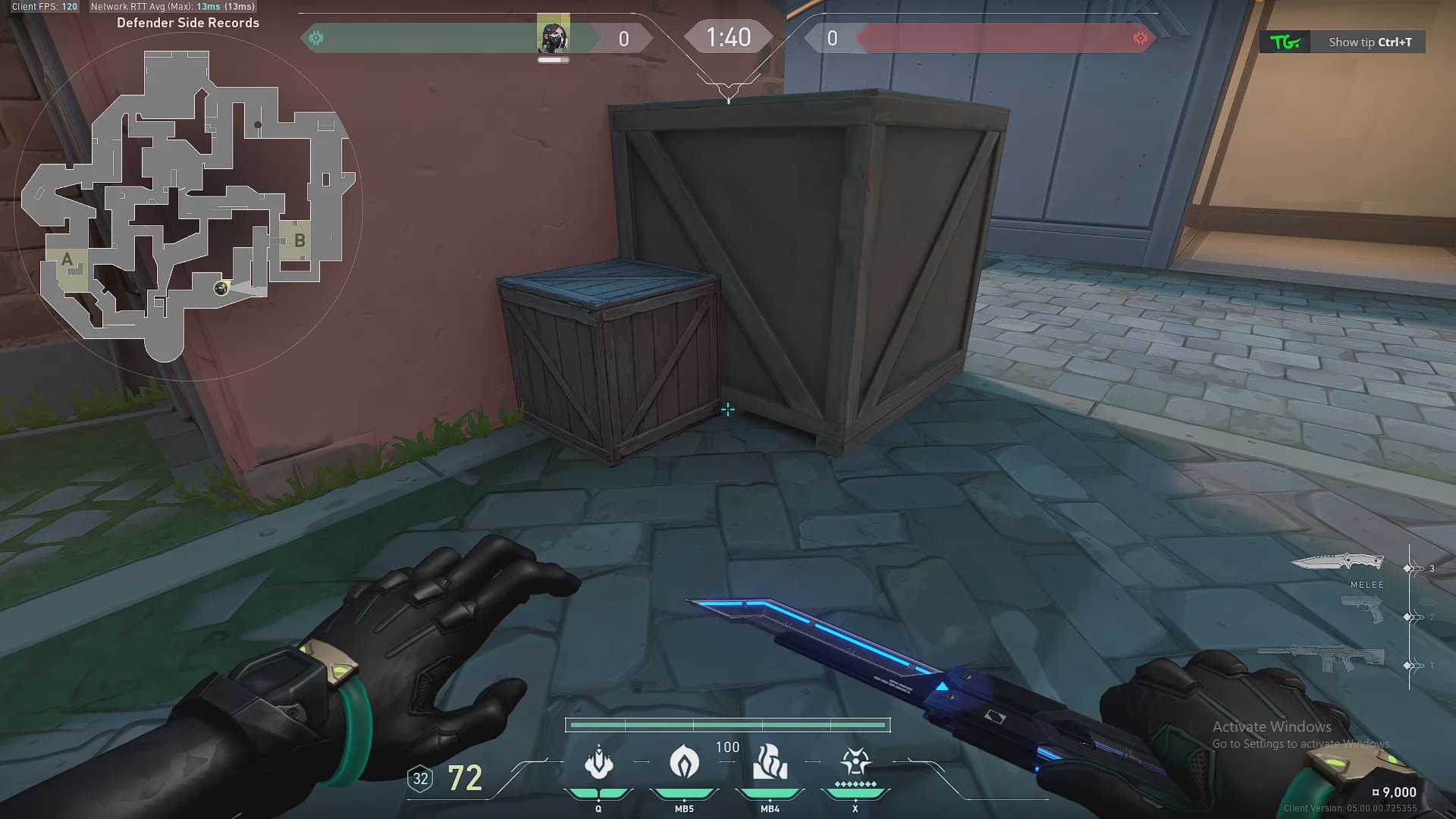1456x819 pixels.
Task: Click the green TG overlay logo
Action: pyautogui.click(x=1285, y=42)
